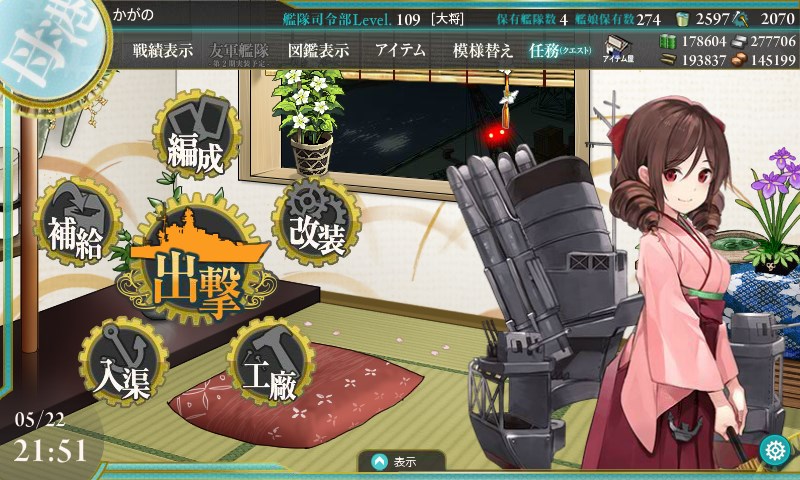Viewport: 800px width, 480px height.
Task: Select the greyed 友軍艦隊 friendly fleet entry
Action: pos(240,50)
